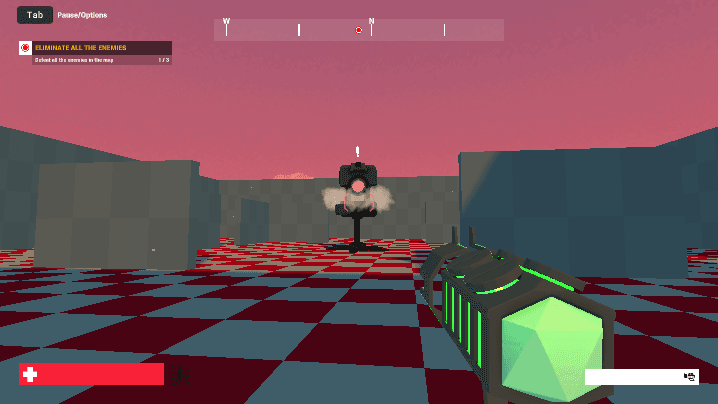Click the red enemy marker on the compass
Screen dimensions: 718x404
[x=358, y=30]
